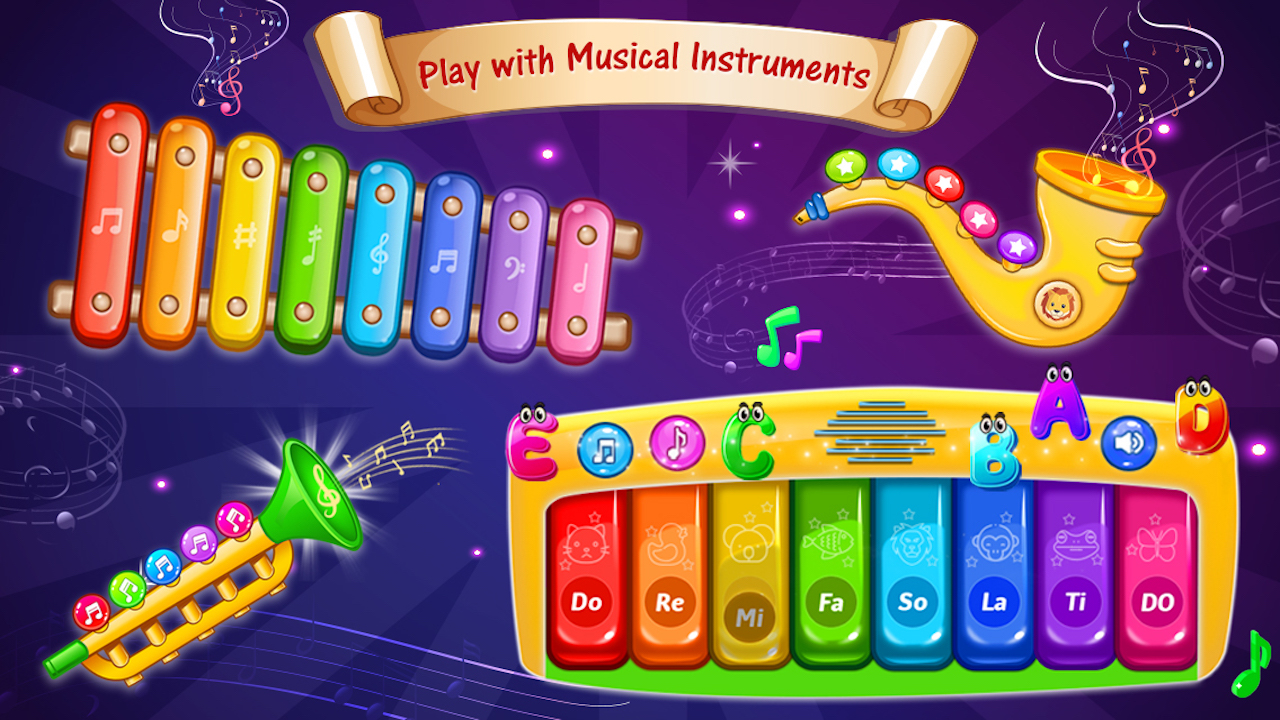The image size is (1280, 720).
Task: Toggle the yellow star button on the saxophone
Action: point(846,167)
